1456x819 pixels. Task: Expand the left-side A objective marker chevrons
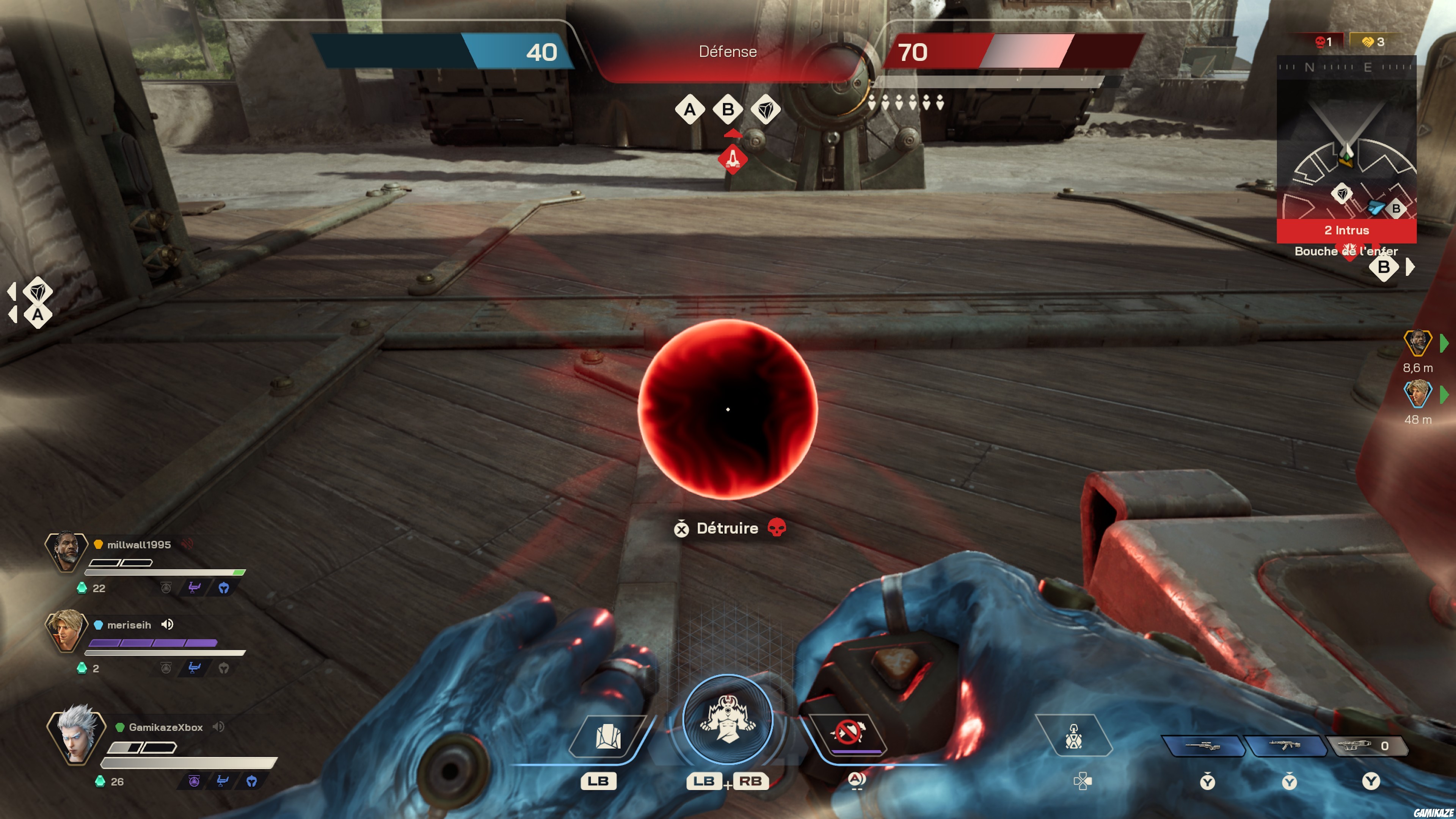tap(13, 303)
